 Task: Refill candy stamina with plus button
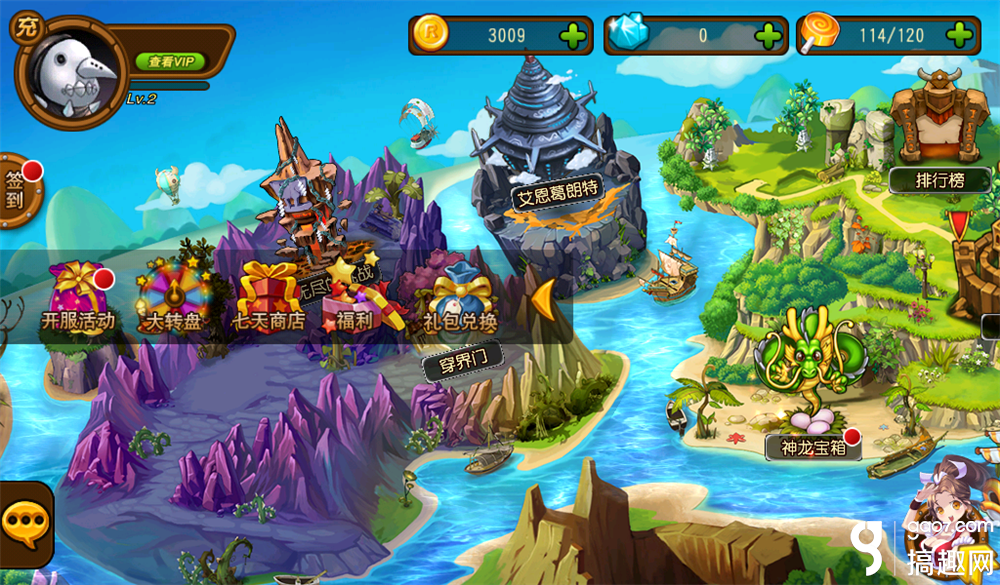click(959, 37)
